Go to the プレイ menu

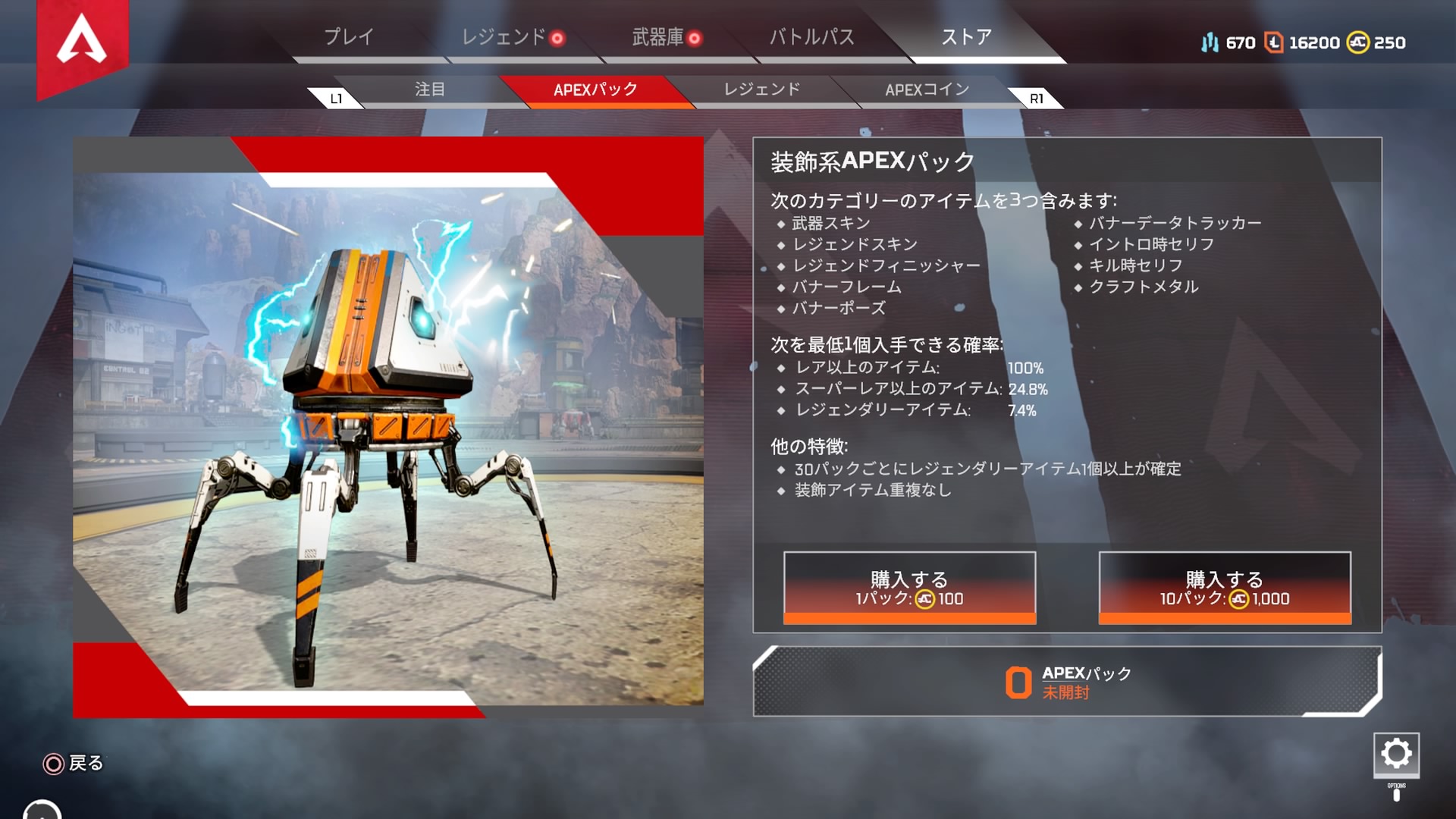[x=349, y=36]
